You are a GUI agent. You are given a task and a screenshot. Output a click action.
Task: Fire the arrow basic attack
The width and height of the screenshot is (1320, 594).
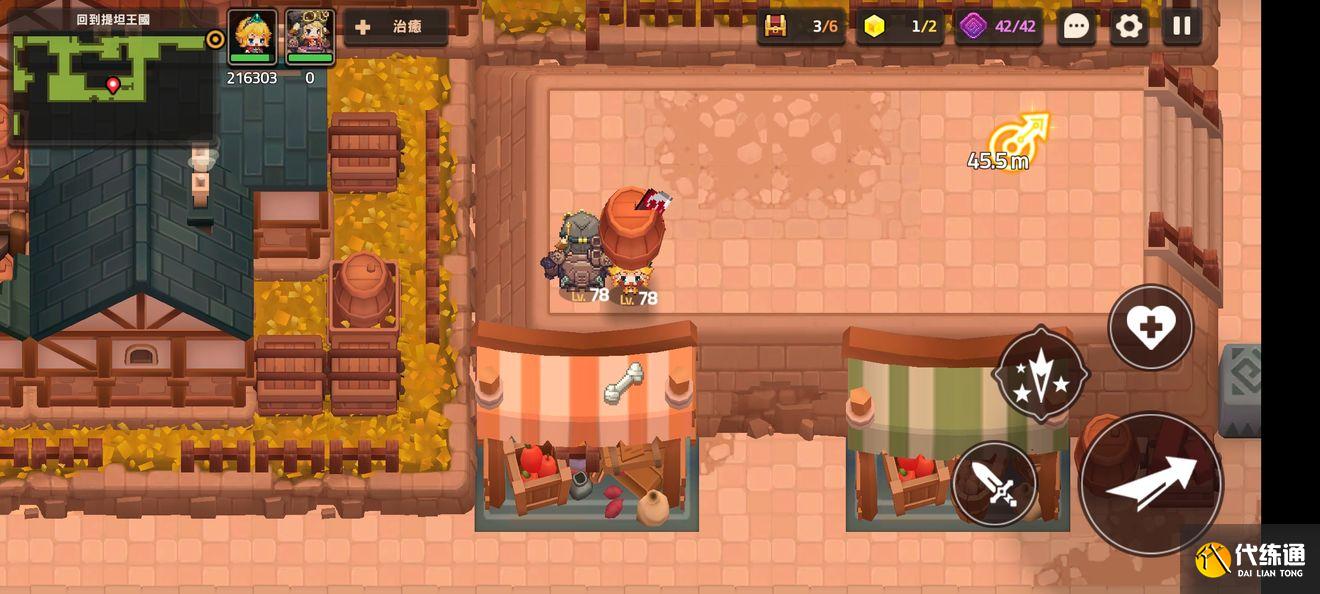[1151, 484]
